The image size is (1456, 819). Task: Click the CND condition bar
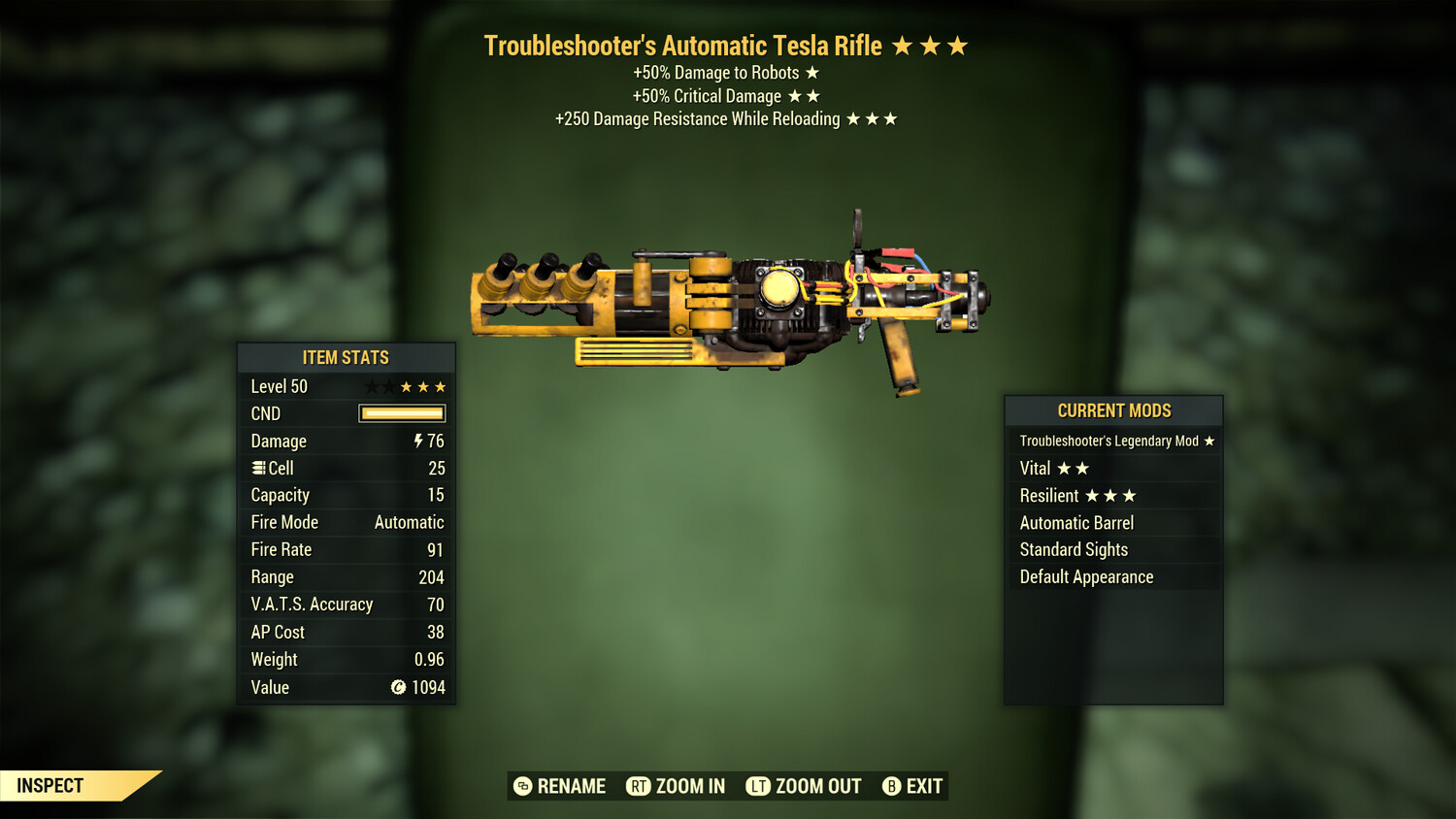[402, 413]
